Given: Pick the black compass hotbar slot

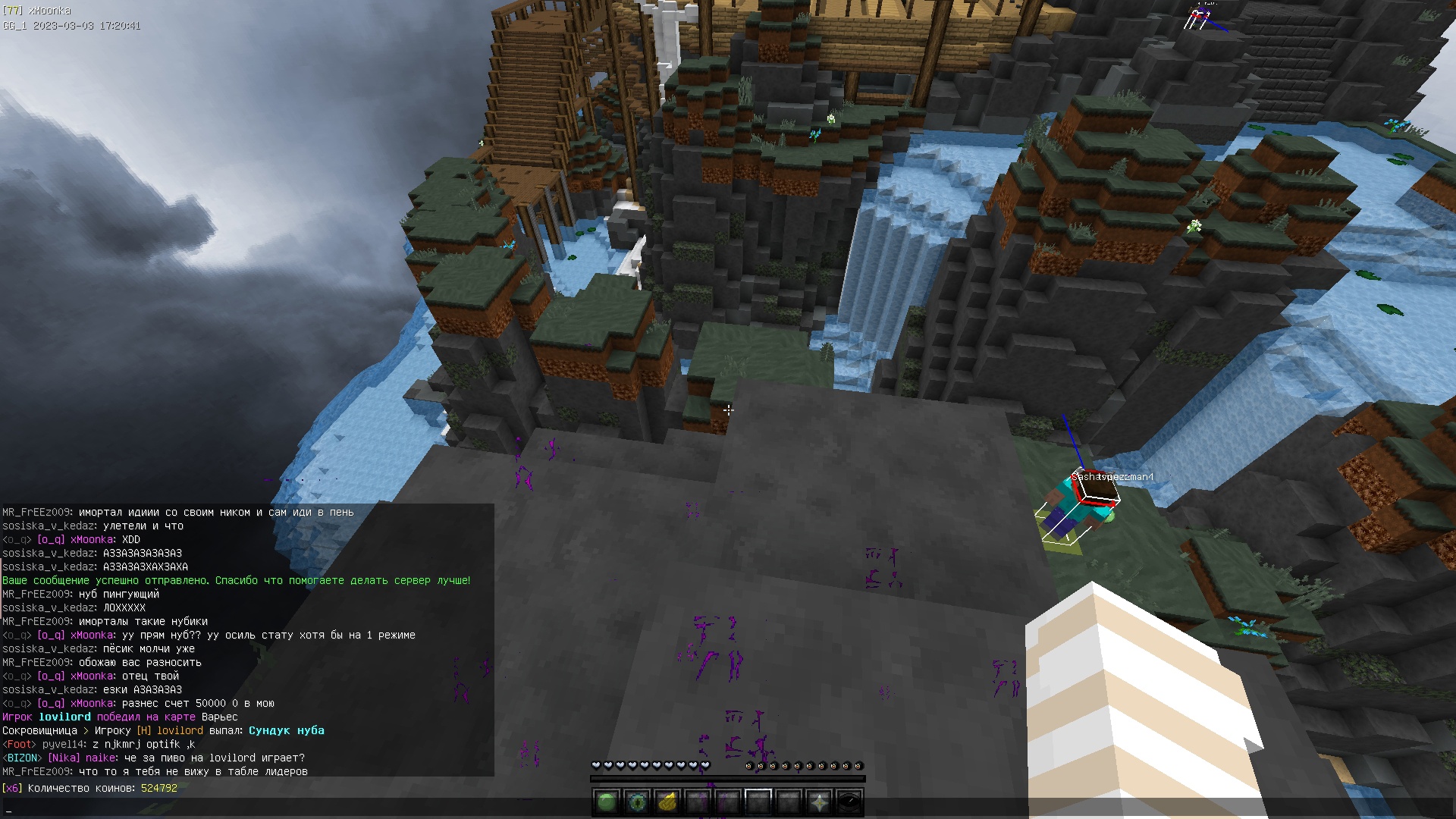Looking at the screenshot, I should point(849,802).
